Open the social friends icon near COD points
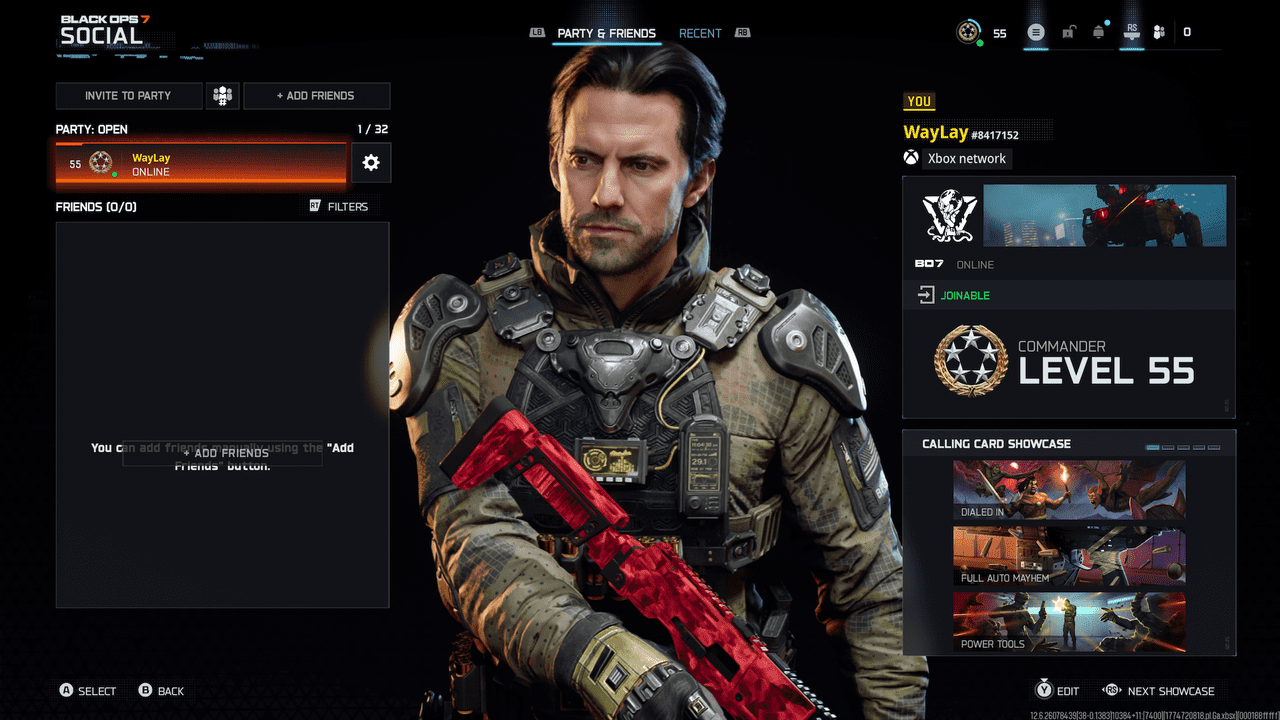 tap(1160, 31)
